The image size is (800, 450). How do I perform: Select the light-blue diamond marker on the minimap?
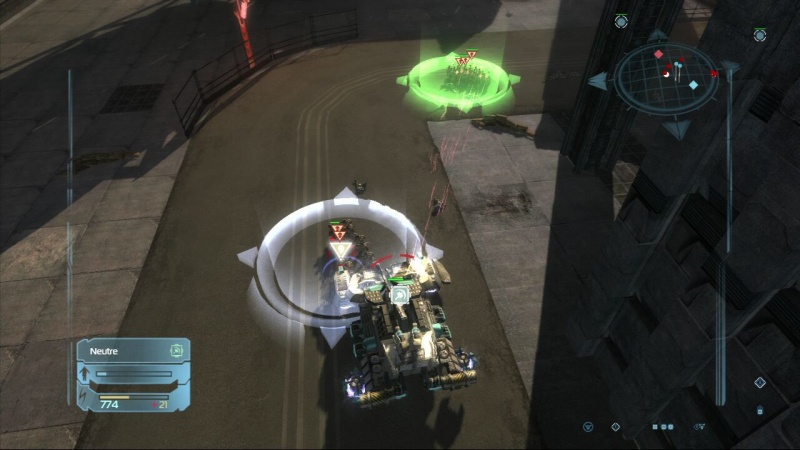[694, 85]
